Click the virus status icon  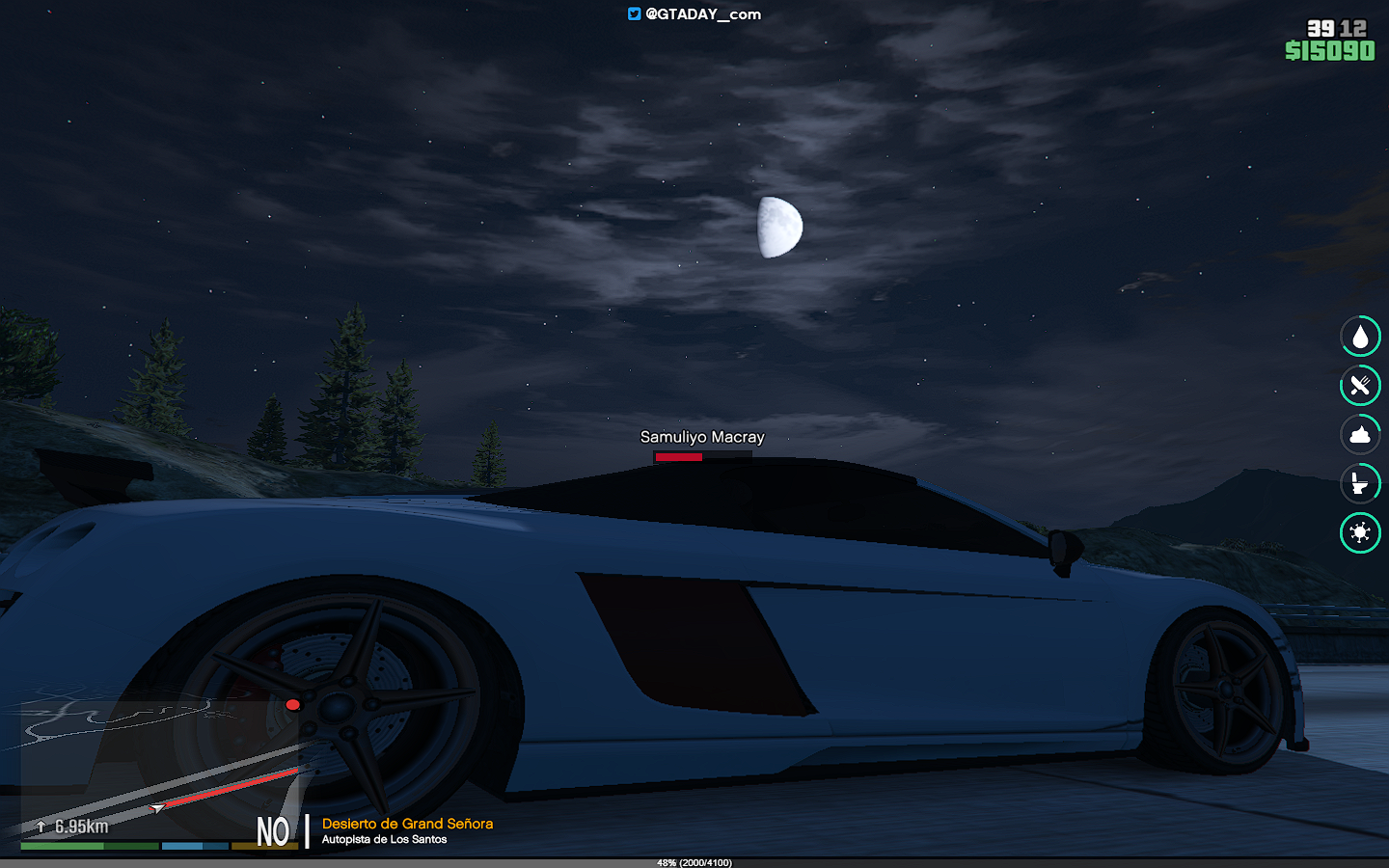tap(1360, 532)
